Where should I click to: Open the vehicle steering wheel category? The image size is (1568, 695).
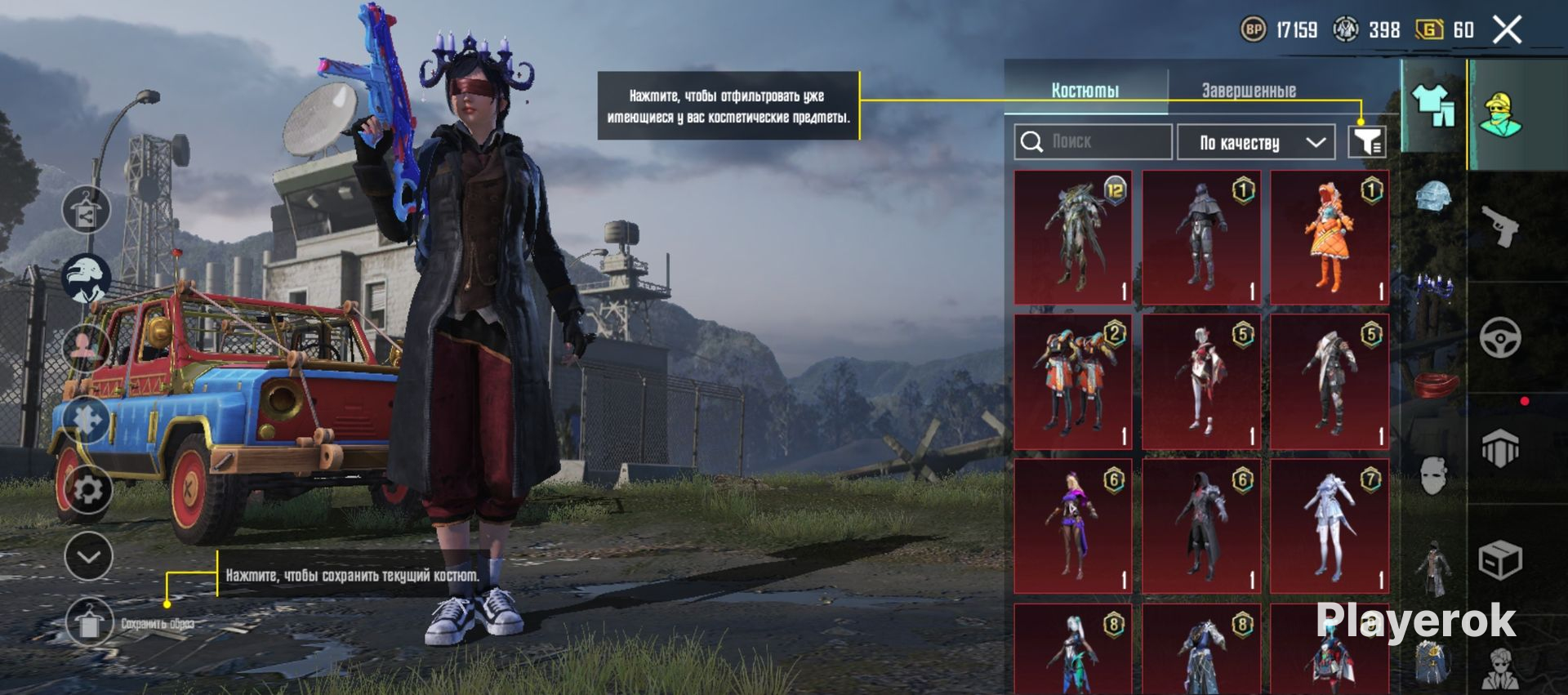tap(1500, 337)
